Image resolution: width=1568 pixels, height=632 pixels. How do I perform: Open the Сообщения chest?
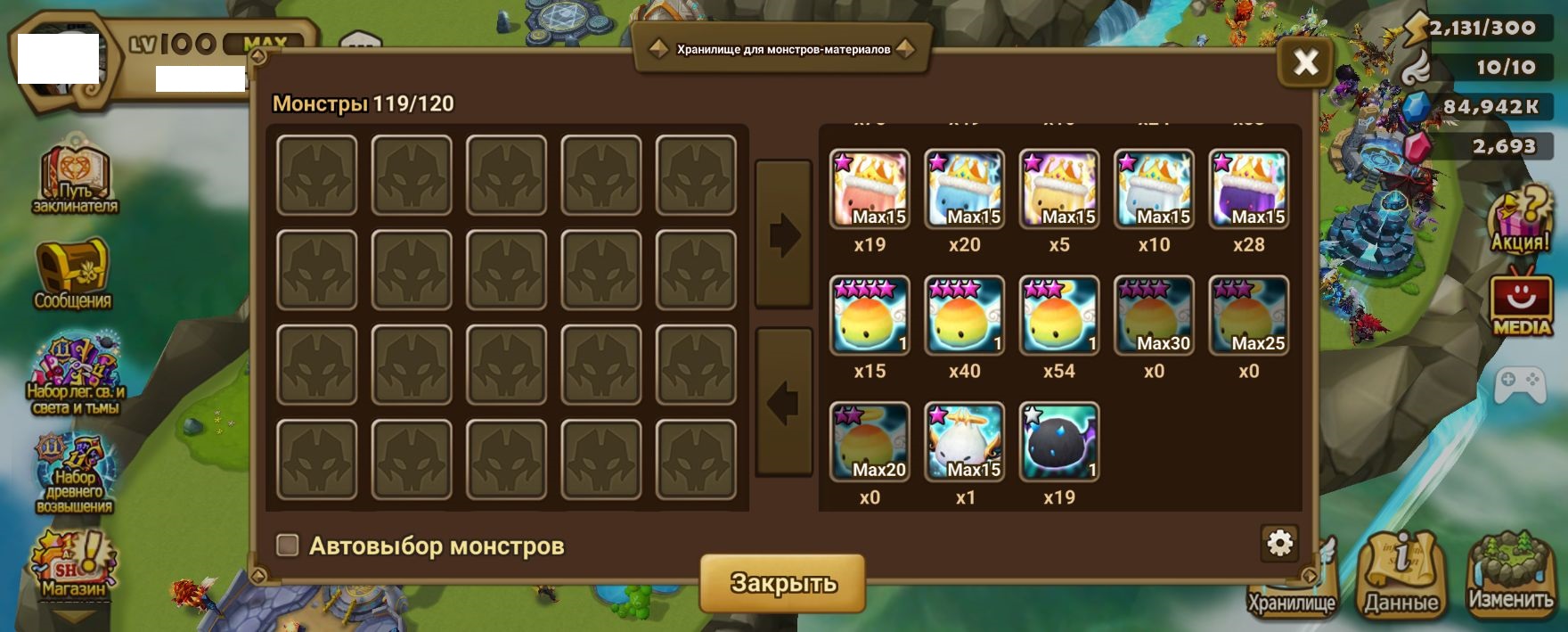(73, 273)
